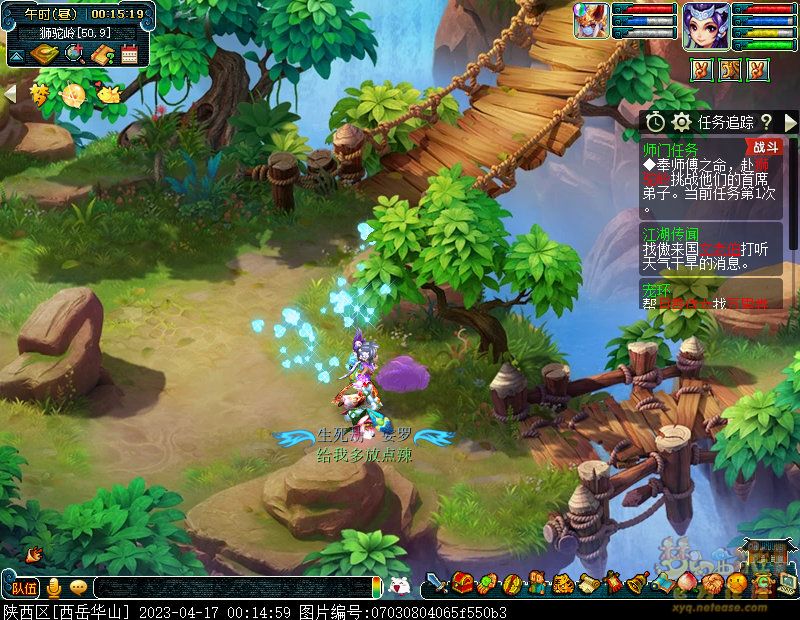800x620 pixels.
Task: Open the world map globe icon
Action: 73,54
